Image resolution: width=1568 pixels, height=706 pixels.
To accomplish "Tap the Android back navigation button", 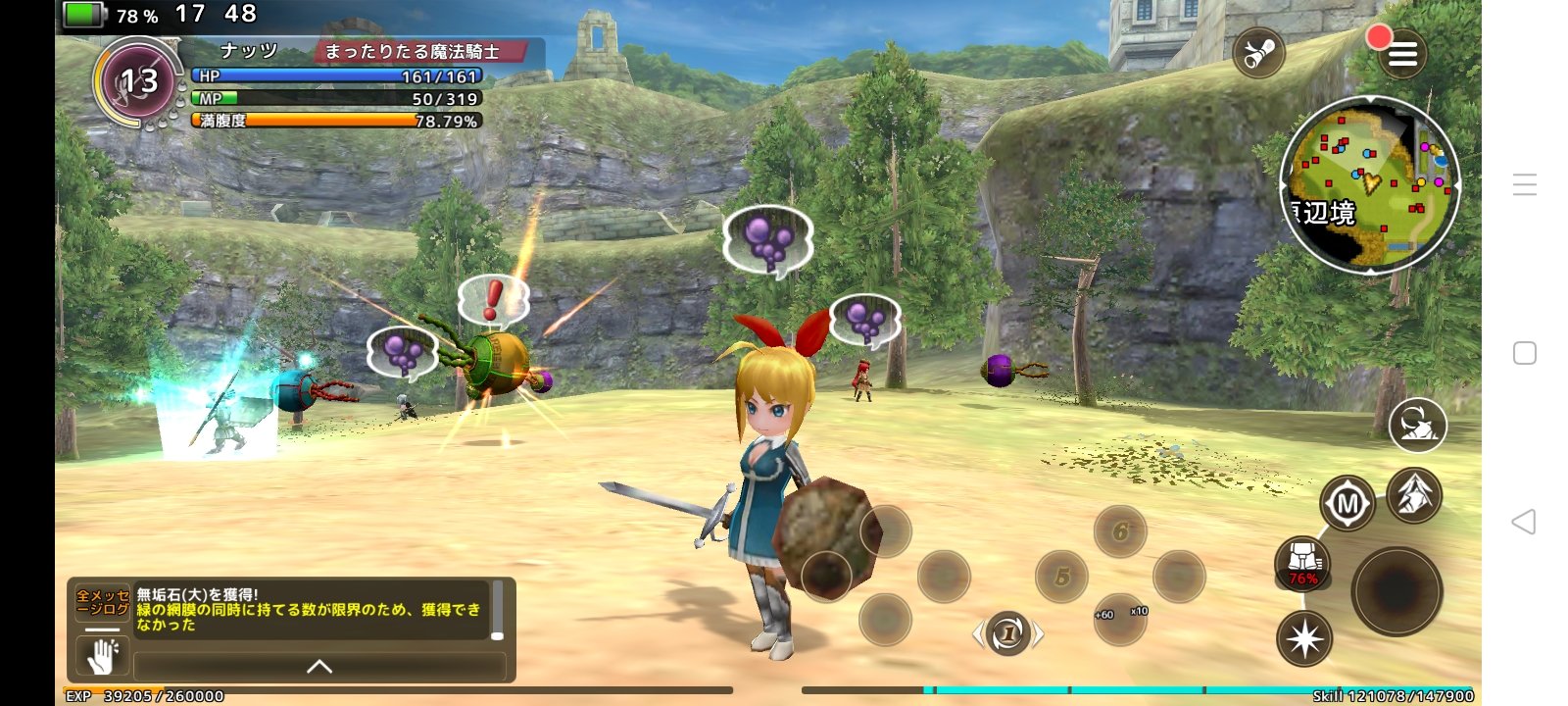I will pos(1524,522).
